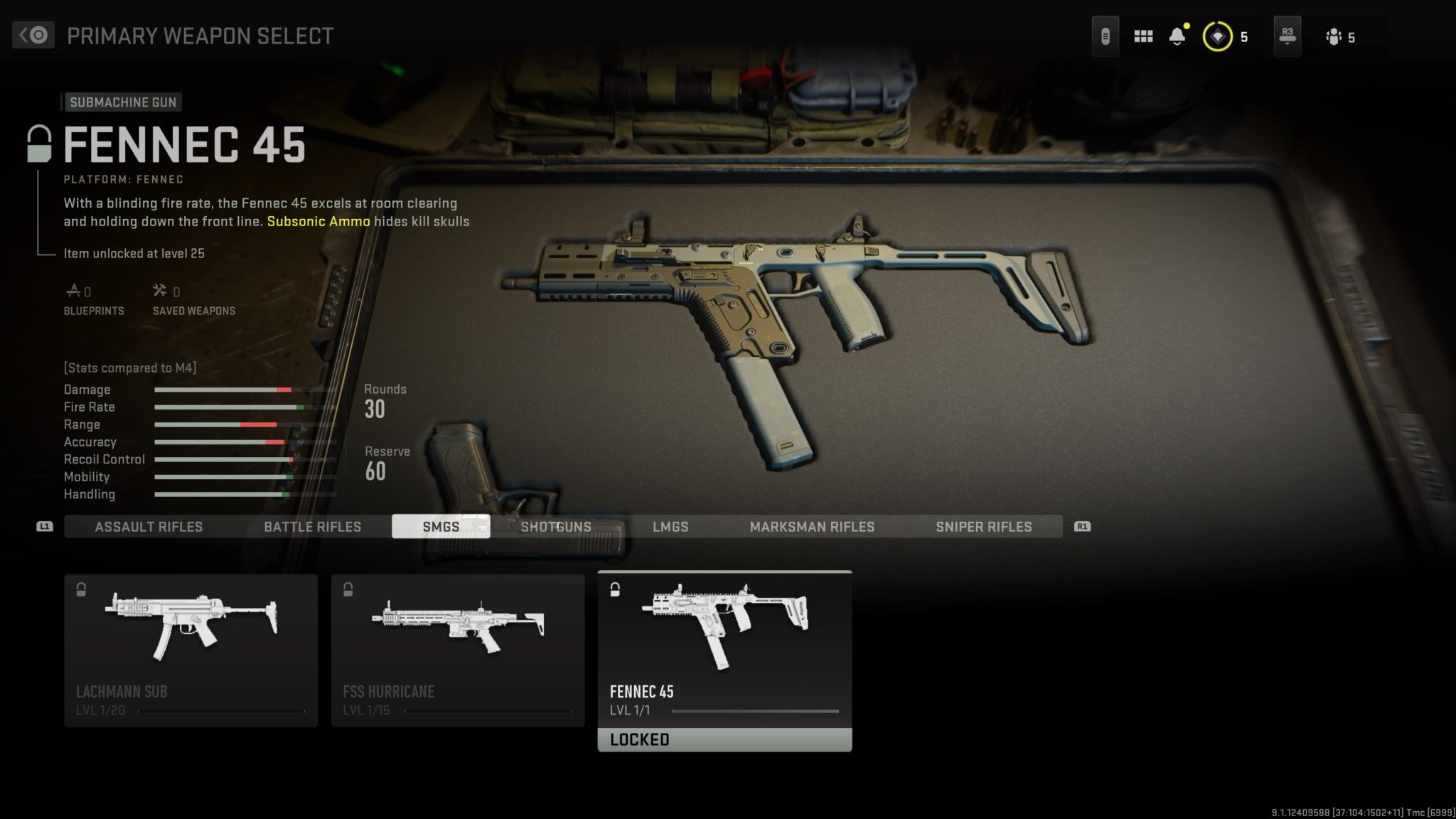1456x819 pixels.
Task: Open the channels grid icon
Action: (1143, 36)
